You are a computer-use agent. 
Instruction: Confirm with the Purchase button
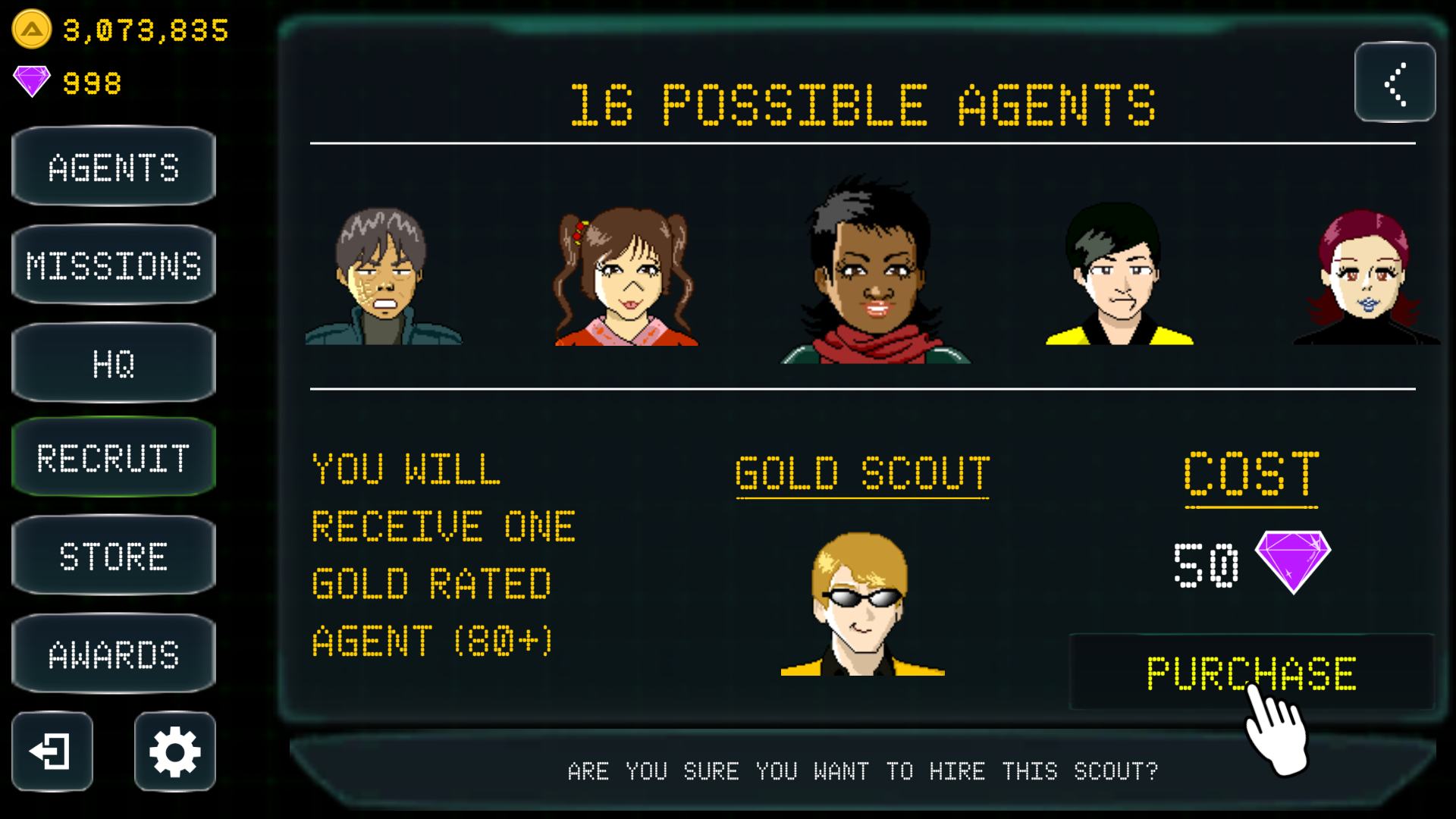(x=1250, y=672)
